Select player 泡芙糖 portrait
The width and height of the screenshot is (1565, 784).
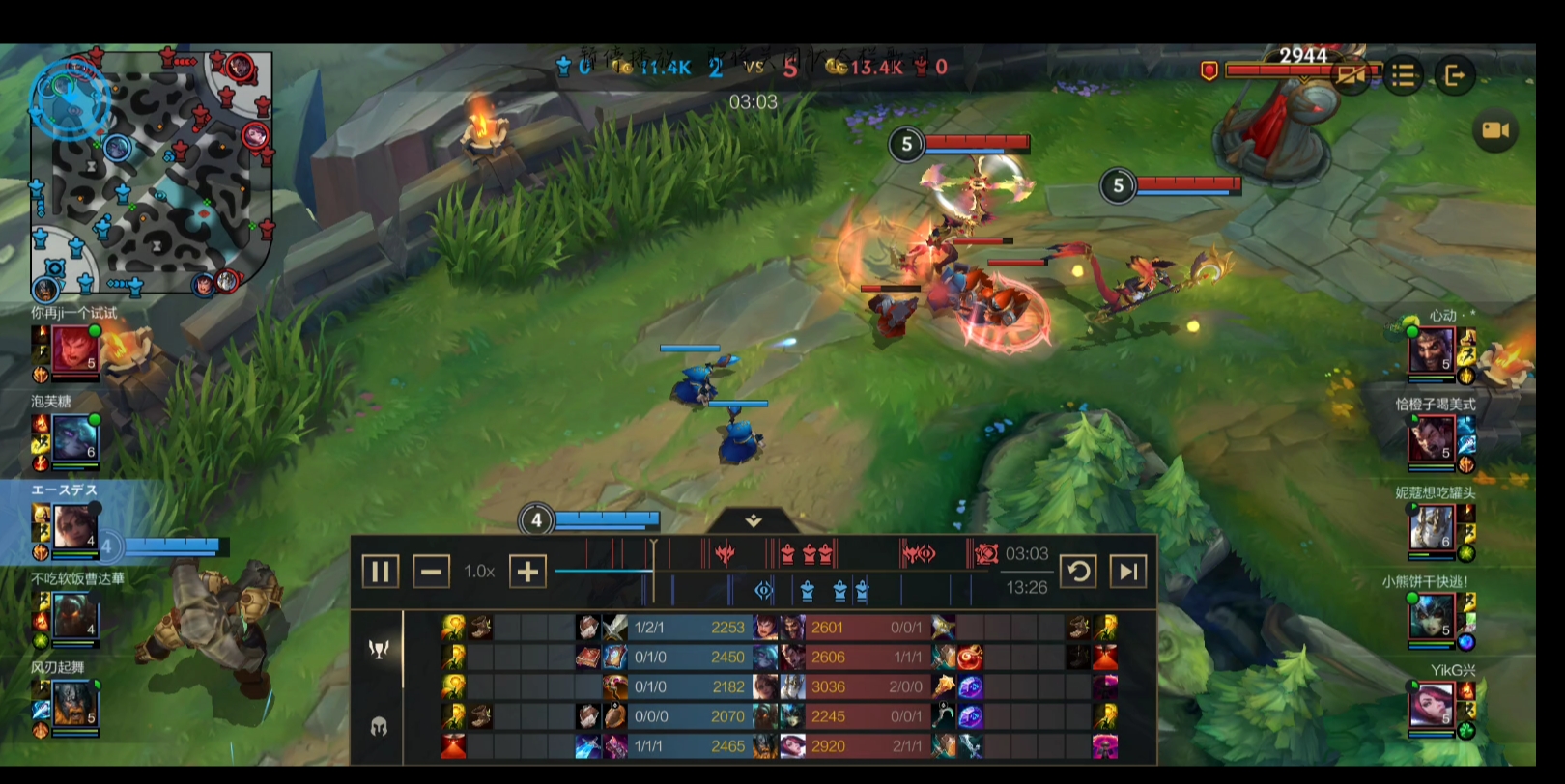(x=73, y=437)
